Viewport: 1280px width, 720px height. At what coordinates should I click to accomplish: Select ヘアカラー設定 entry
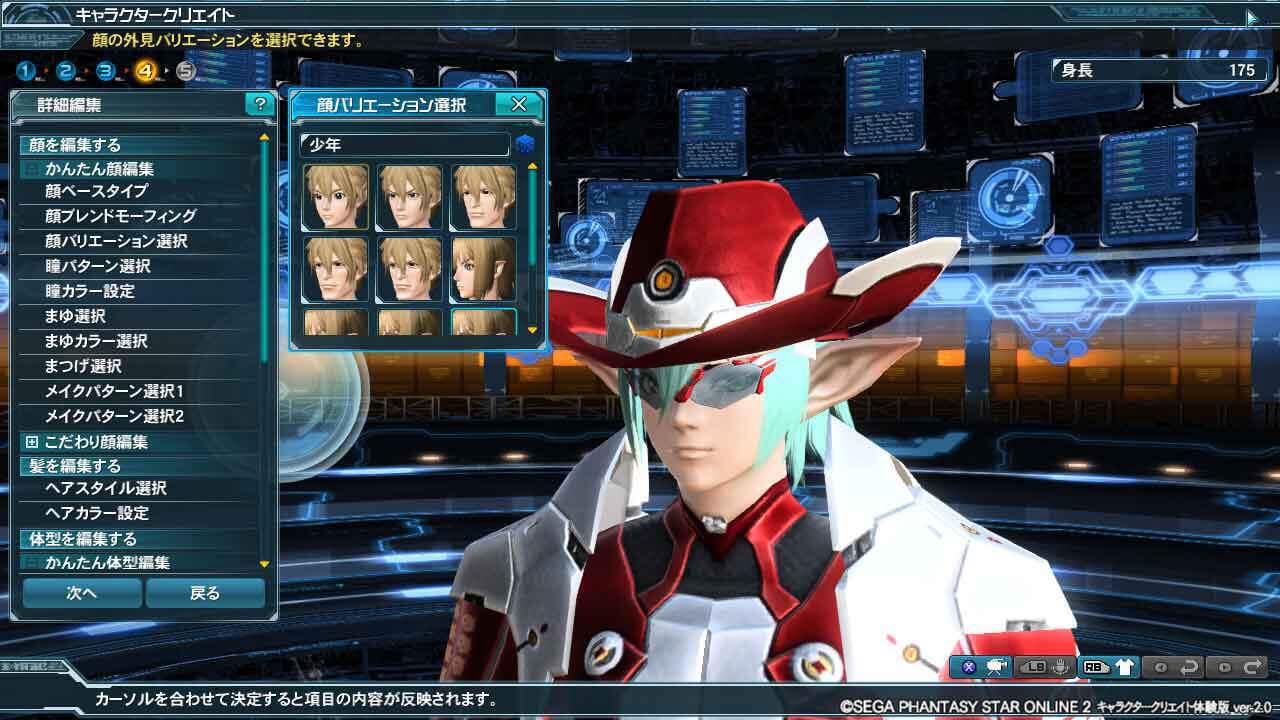[x=97, y=513]
